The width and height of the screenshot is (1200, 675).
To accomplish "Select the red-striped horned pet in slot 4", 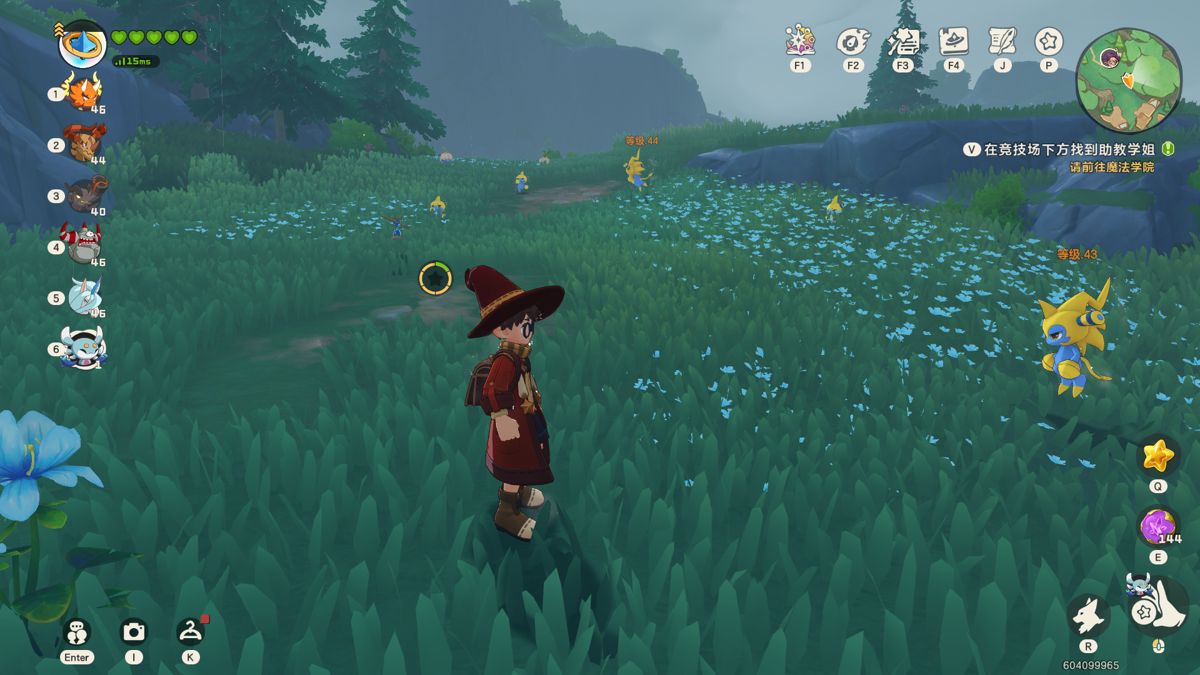I will [84, 244].
